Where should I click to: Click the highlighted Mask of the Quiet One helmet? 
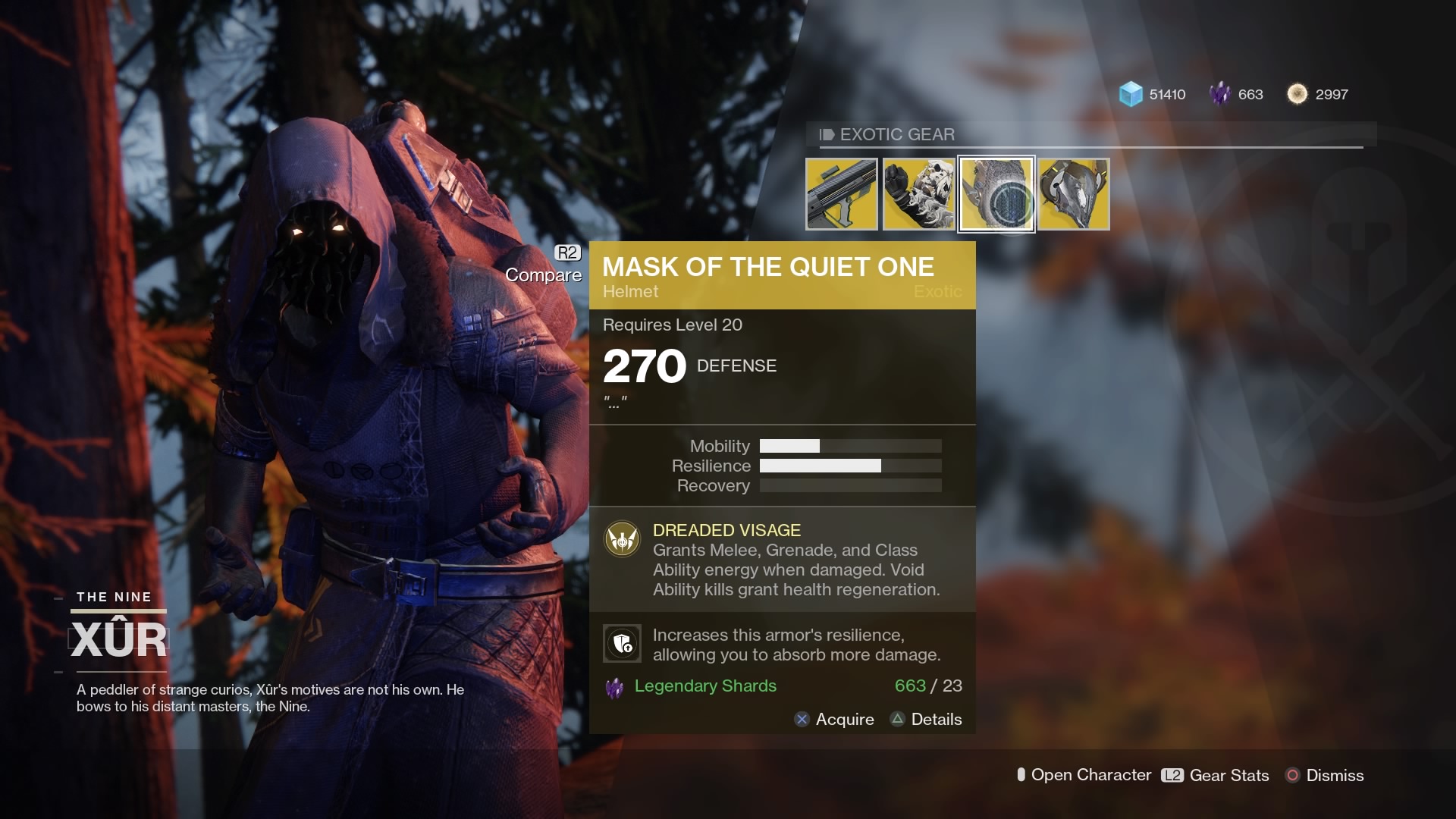[997, 193]
